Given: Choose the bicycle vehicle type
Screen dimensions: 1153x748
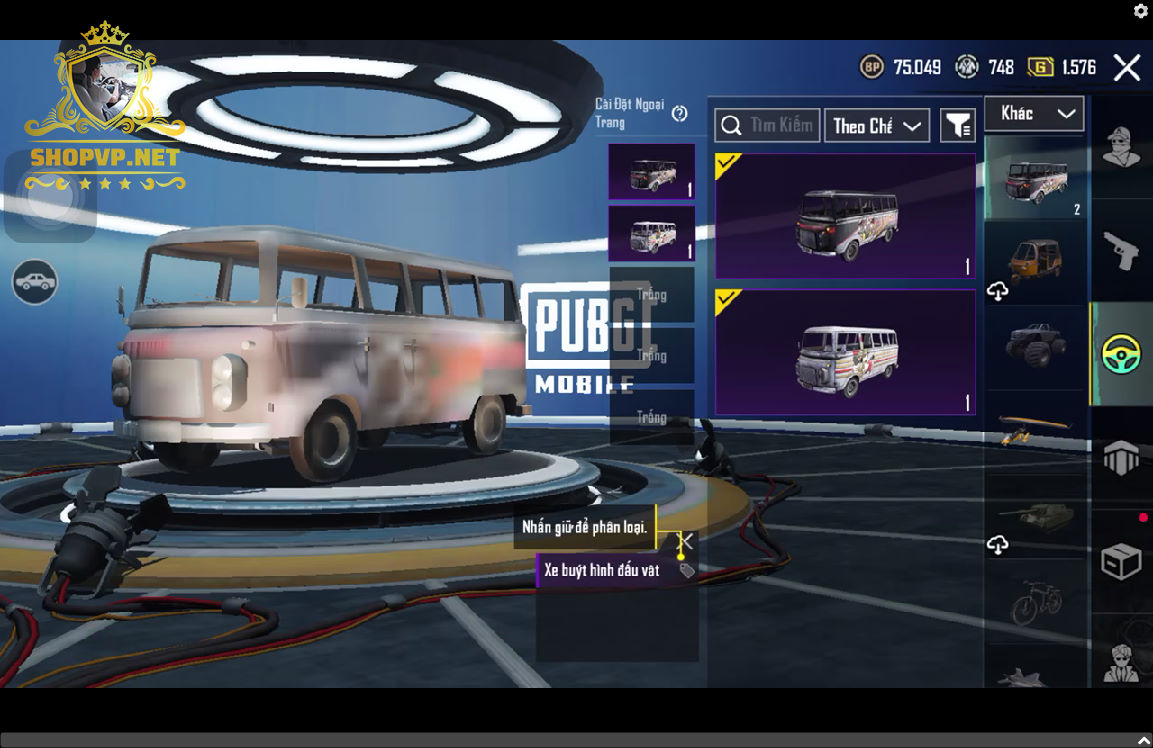Looking at the screenshot, I should click(1035, 602).
